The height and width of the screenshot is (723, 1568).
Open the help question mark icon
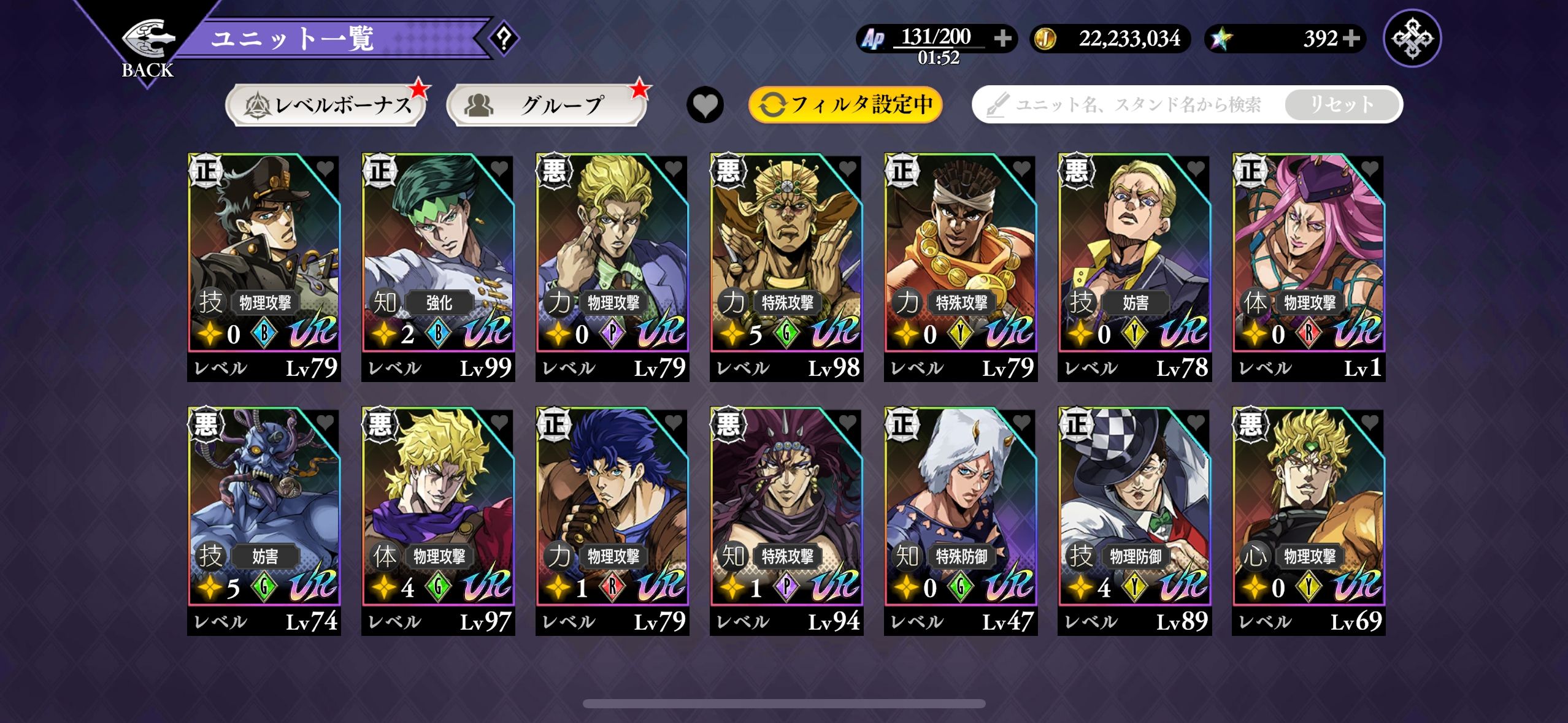click(504, 39)
